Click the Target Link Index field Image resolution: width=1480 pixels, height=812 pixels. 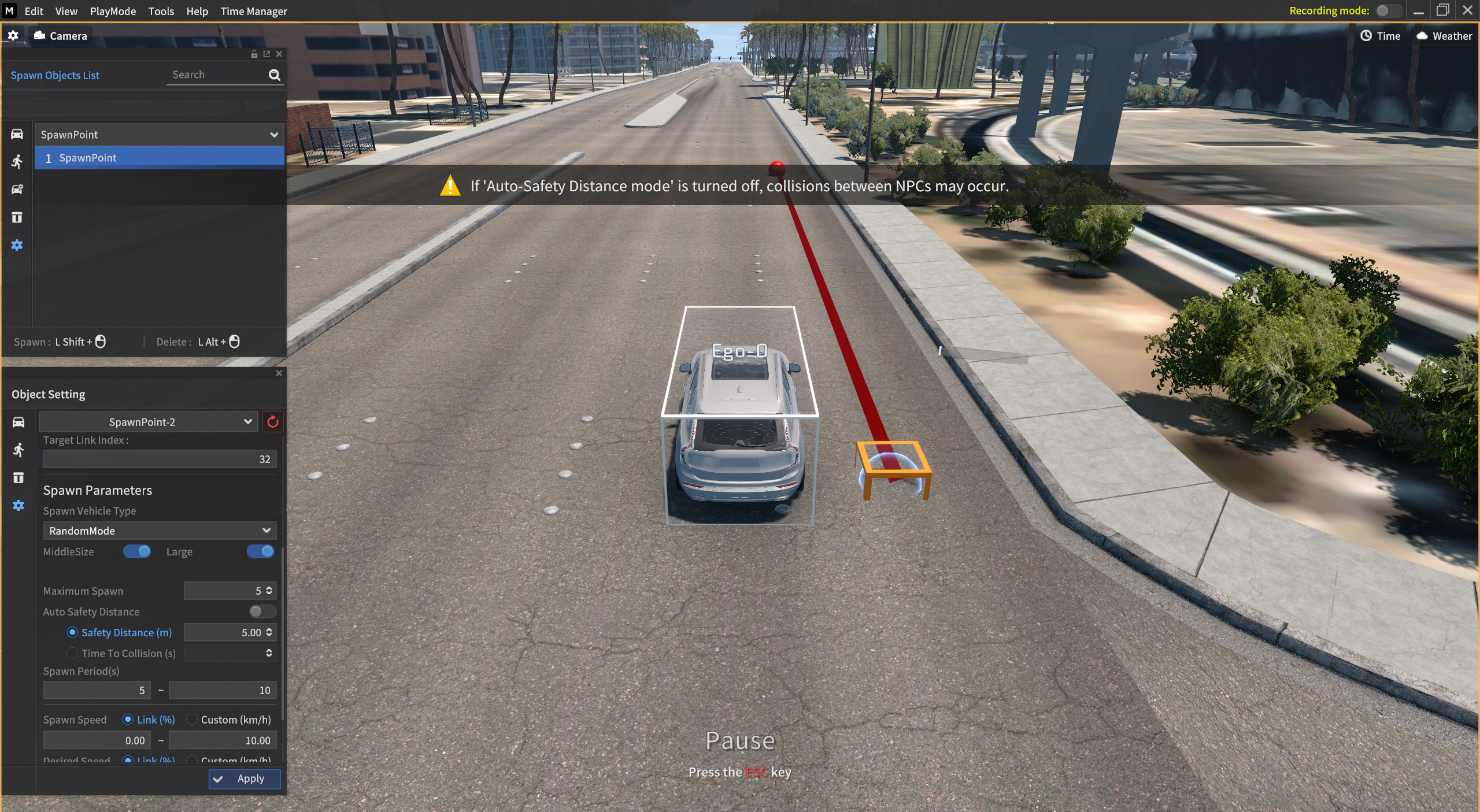(160, 459)
